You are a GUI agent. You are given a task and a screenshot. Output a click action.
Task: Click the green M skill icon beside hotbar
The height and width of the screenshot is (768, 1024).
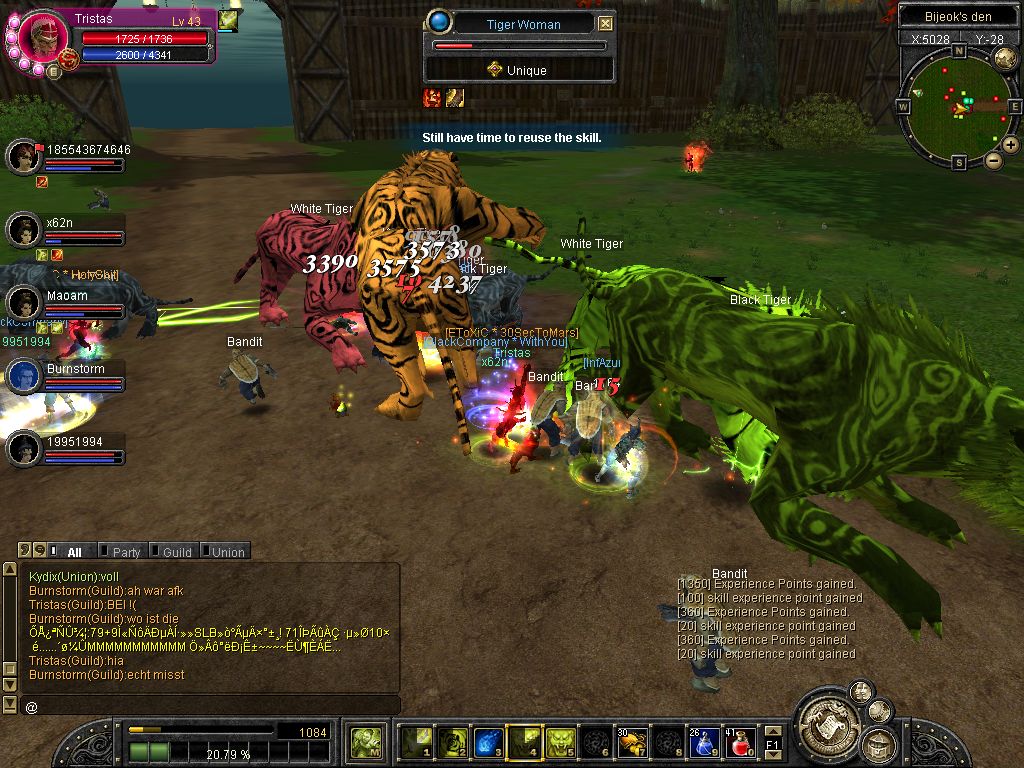pos(365,743)
